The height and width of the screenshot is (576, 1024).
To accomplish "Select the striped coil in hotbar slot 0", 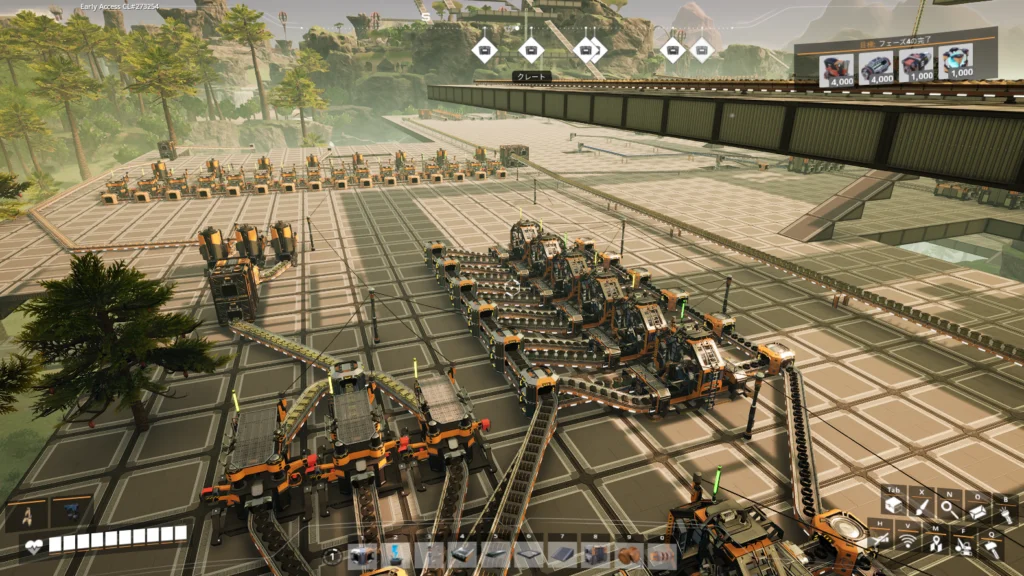I will click(x=662, y=555).
